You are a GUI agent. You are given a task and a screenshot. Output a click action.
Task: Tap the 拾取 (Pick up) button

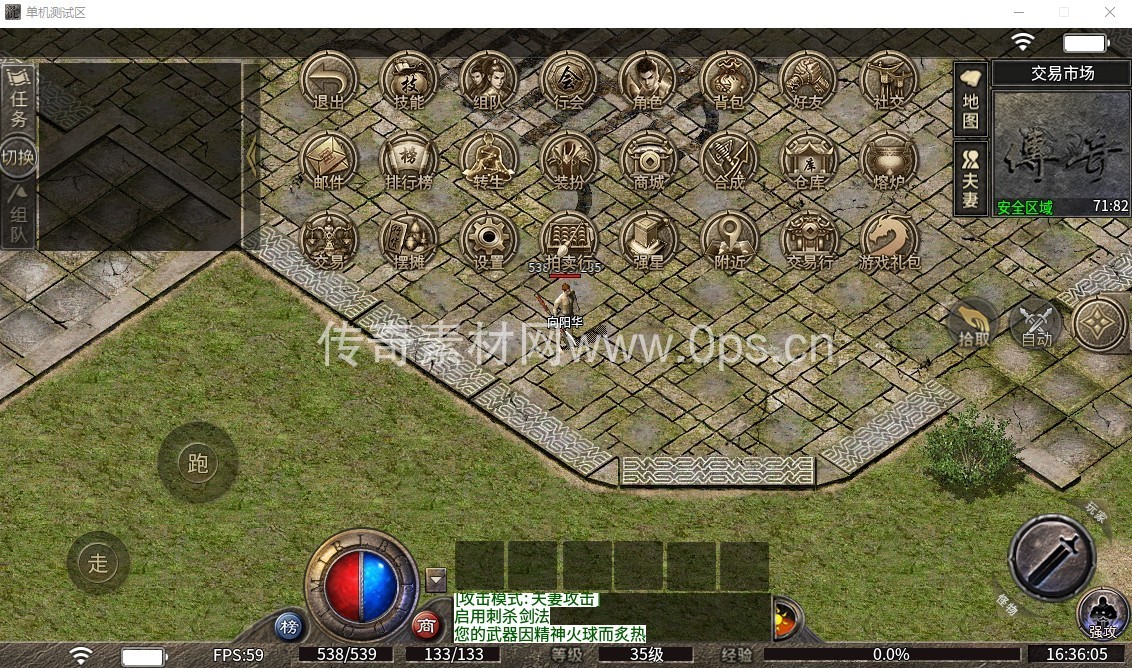point(974,322)
